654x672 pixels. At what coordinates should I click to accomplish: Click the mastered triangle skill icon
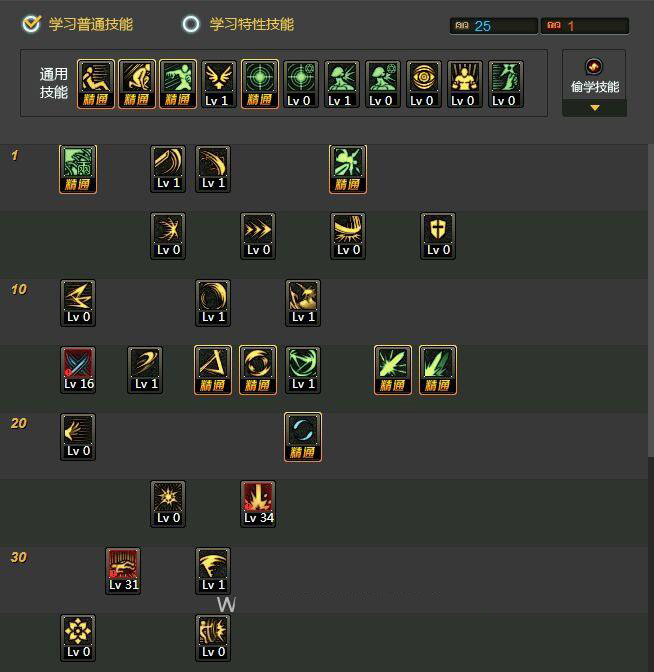coord(213,370)
